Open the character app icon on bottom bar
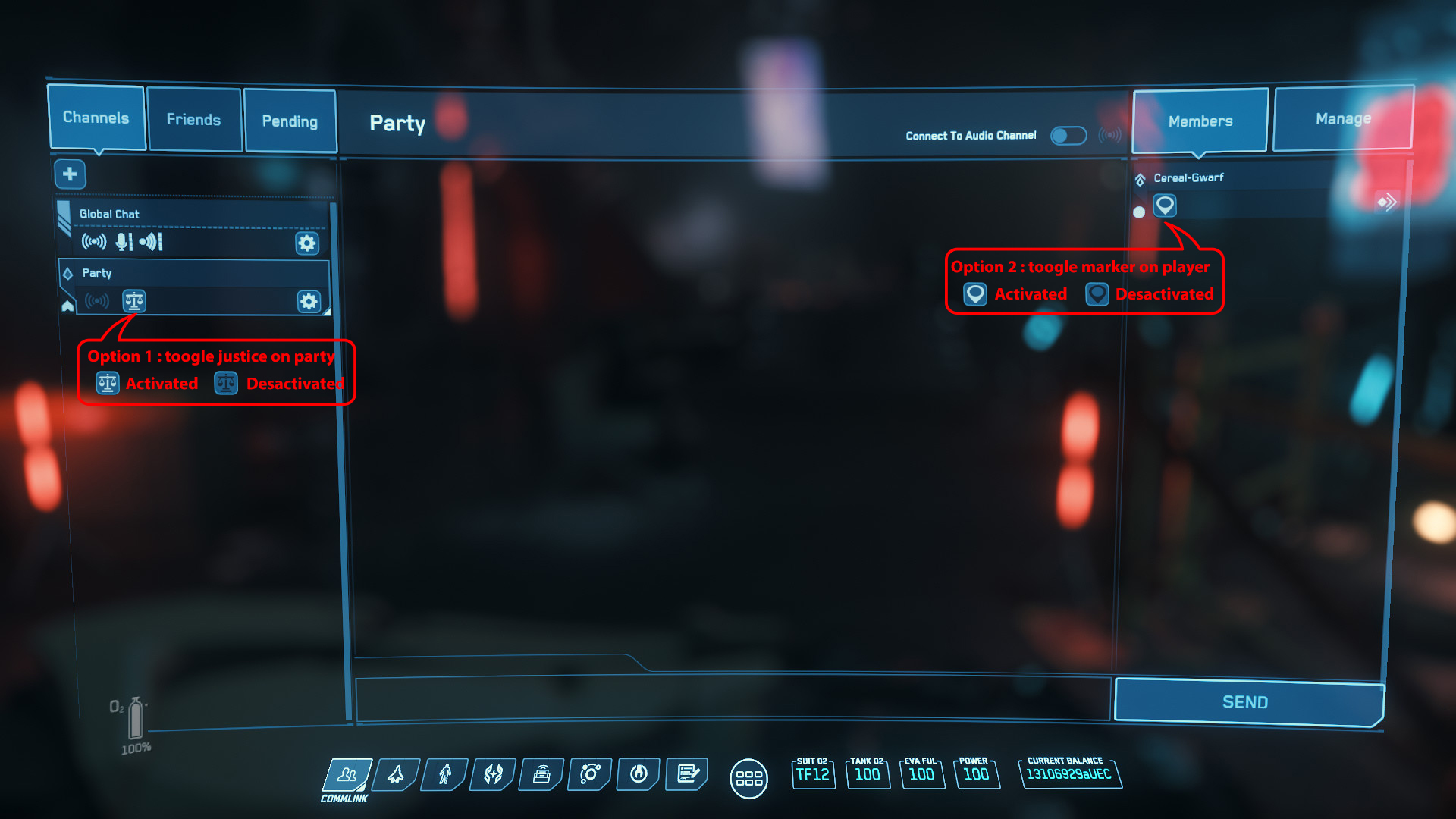Image resolution: width=1456 pixels, height=819 pixels. click(x=443, y=776)
